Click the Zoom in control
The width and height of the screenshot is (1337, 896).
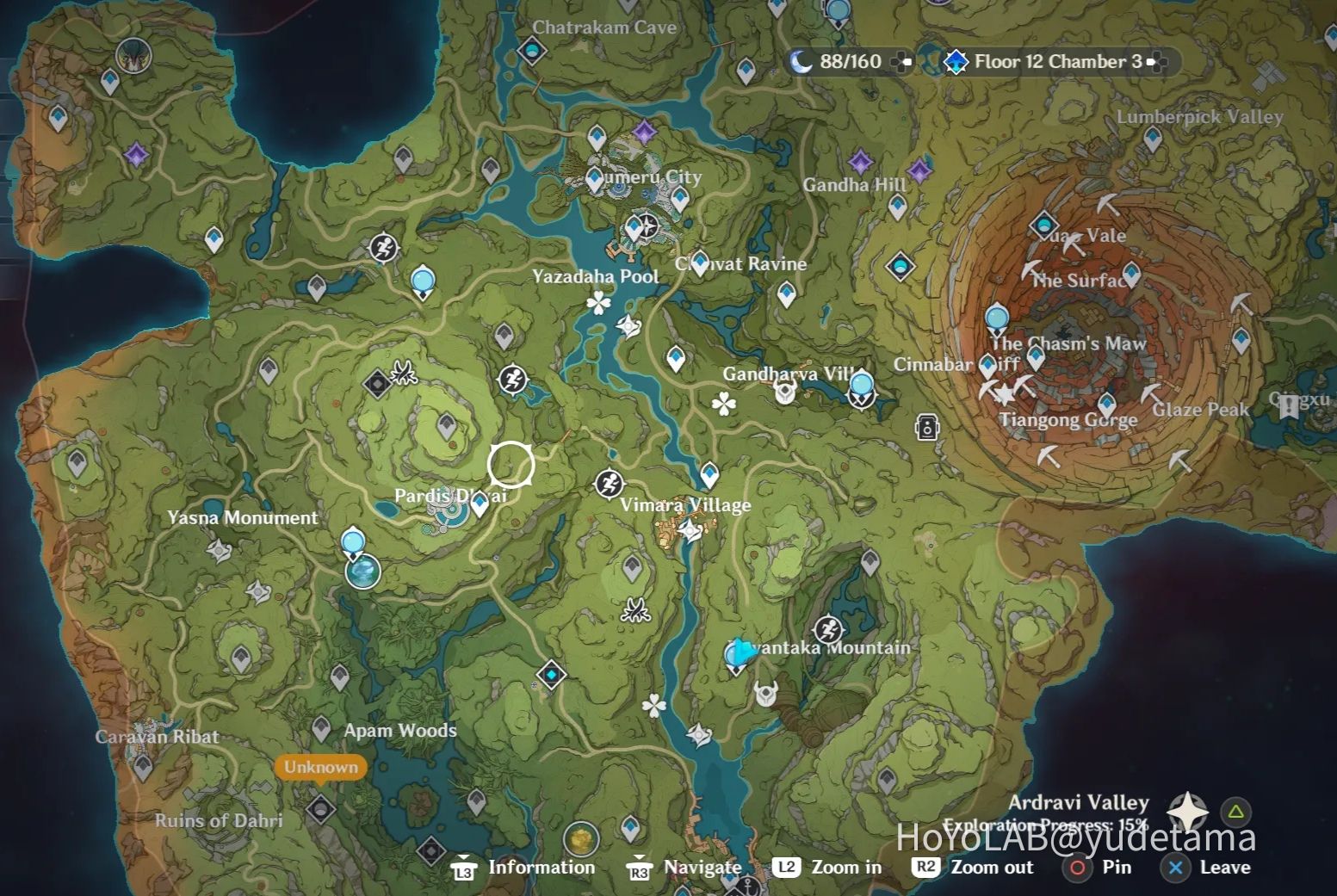(845, 867)
